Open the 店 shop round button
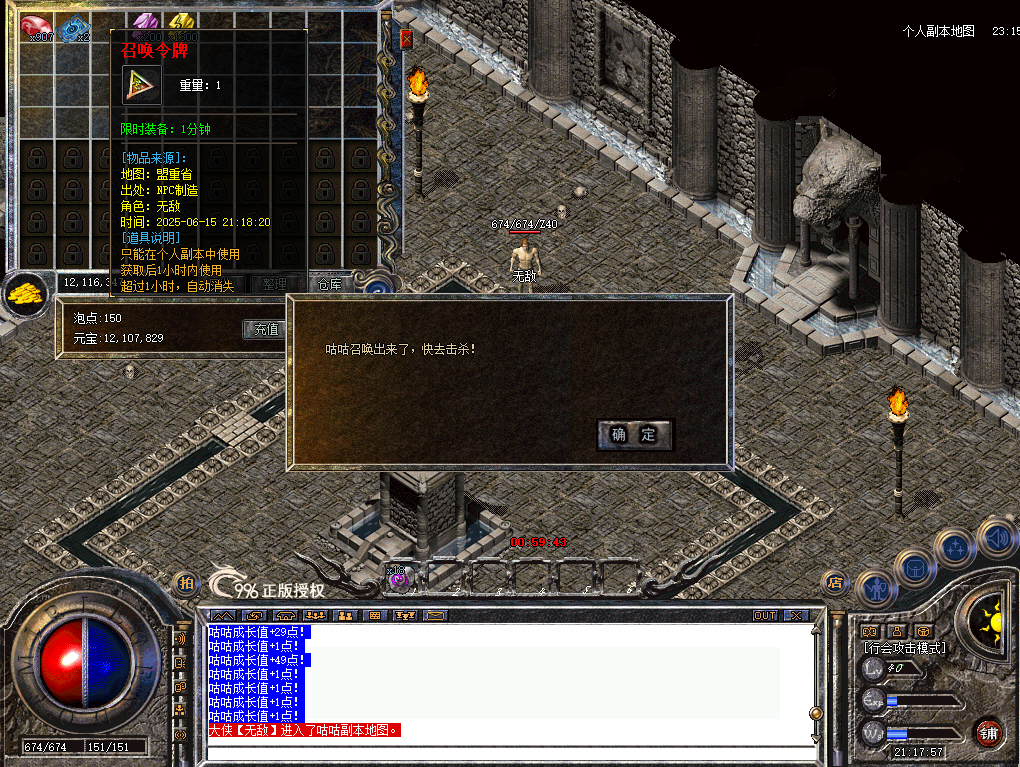The image size is (1020, 767). tap(833, 583)
